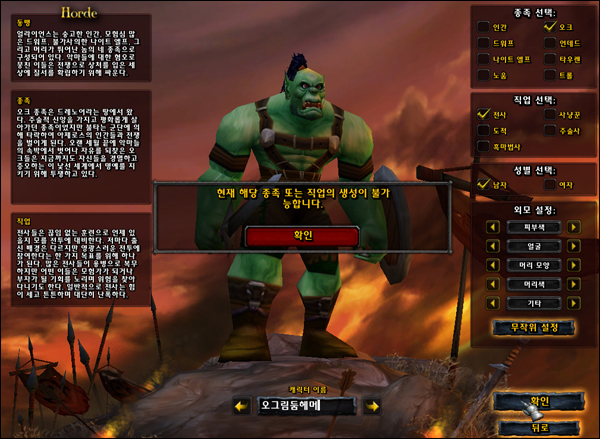Choose the 사냥꾼 (Hunter) class
This screenshot has width=600, height=439.
click(550, 116)
